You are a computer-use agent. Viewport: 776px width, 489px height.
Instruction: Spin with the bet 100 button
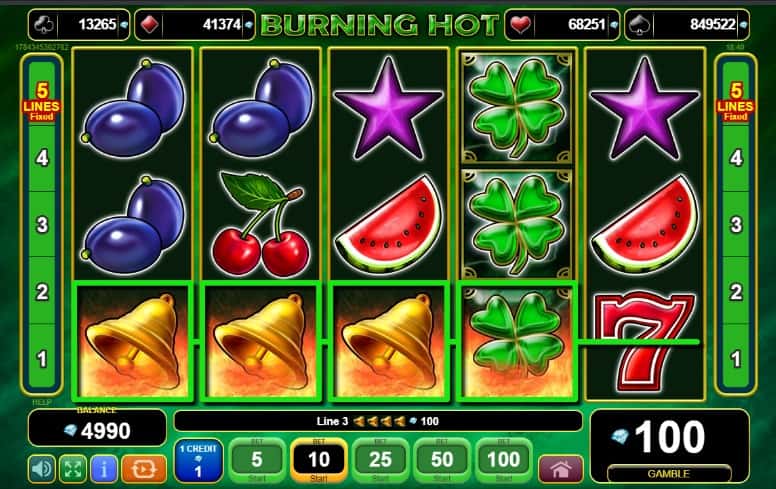point(504,460)
